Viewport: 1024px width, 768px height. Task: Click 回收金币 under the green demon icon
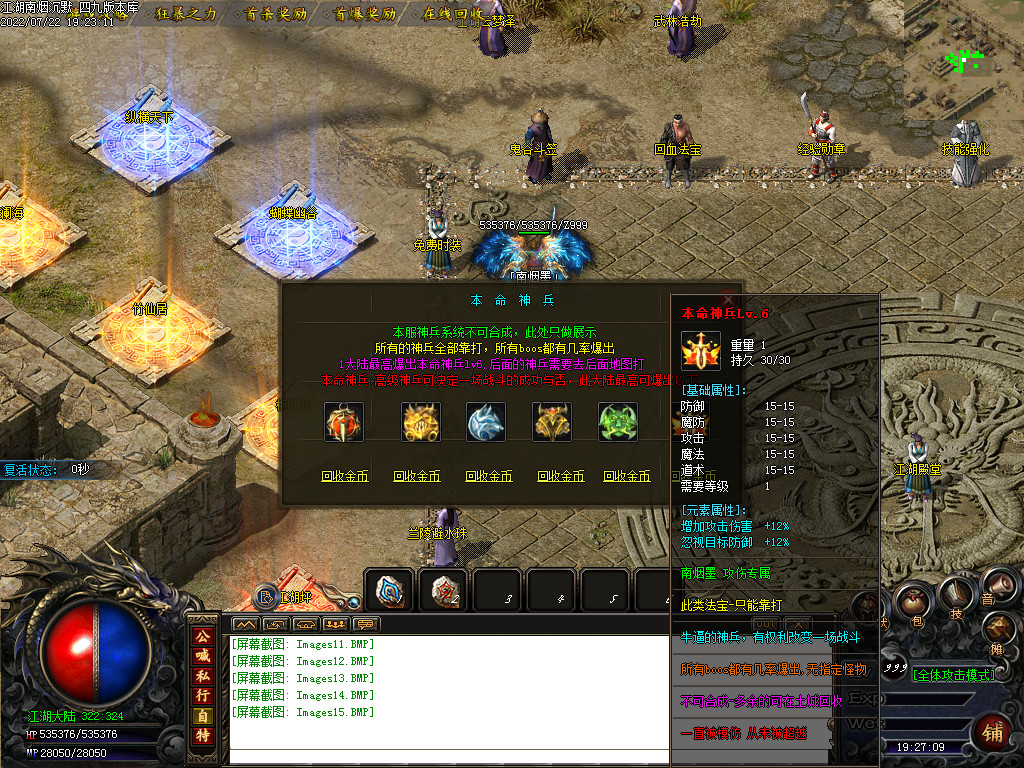pyautogui.click(x=627, y=476)
